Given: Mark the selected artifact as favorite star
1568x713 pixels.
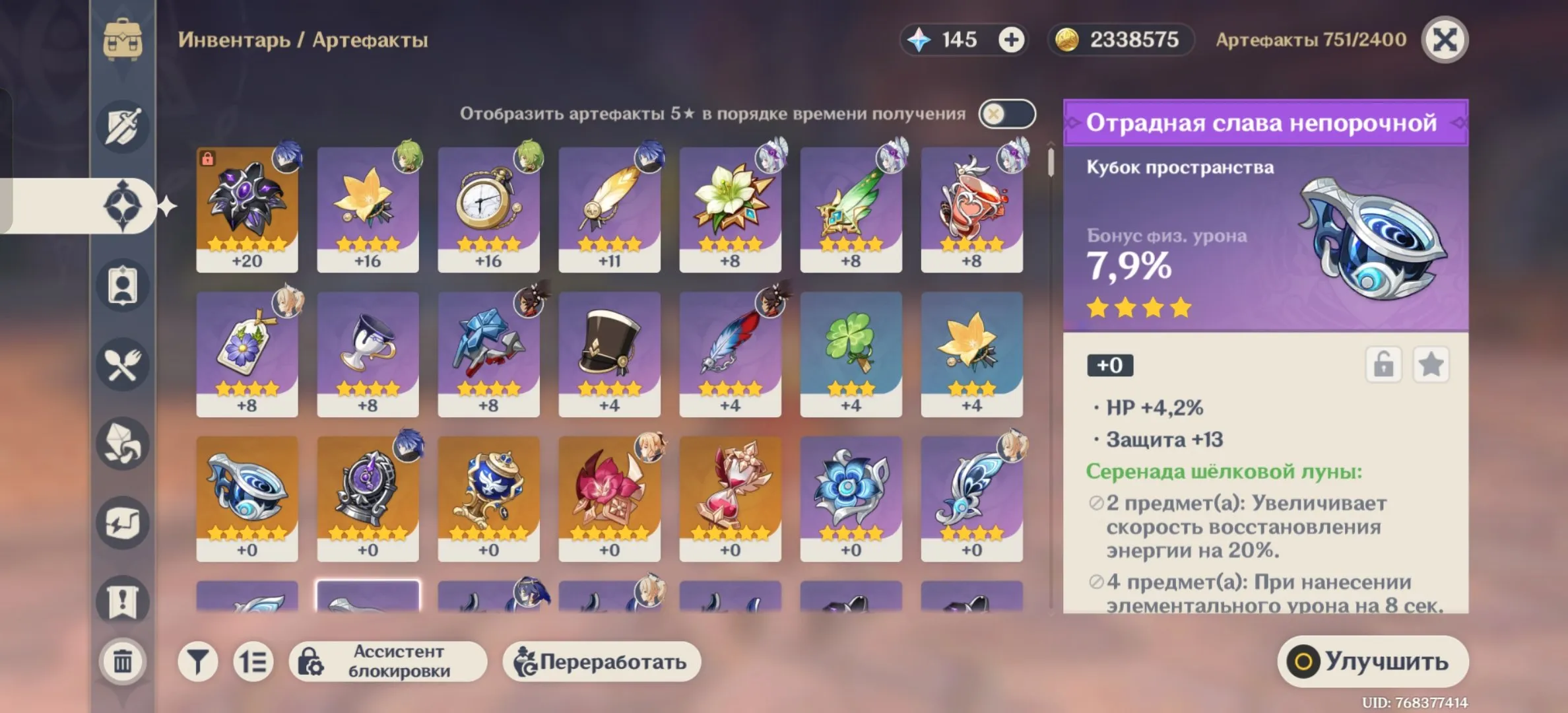Looking at the screenshot, I should pyautogui.click(x=1431, y=363).
